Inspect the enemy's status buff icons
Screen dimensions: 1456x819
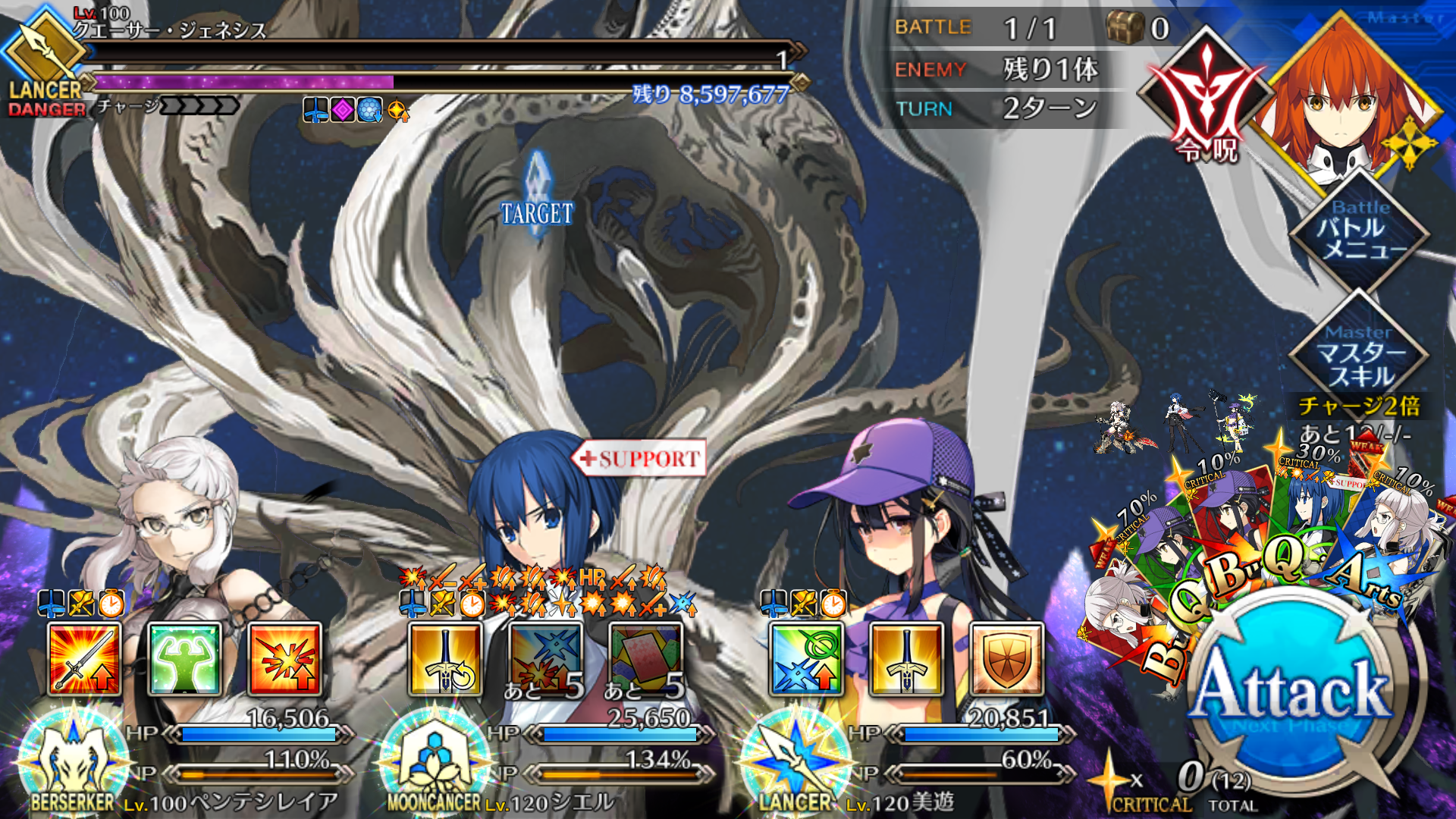tap(356, 111)
